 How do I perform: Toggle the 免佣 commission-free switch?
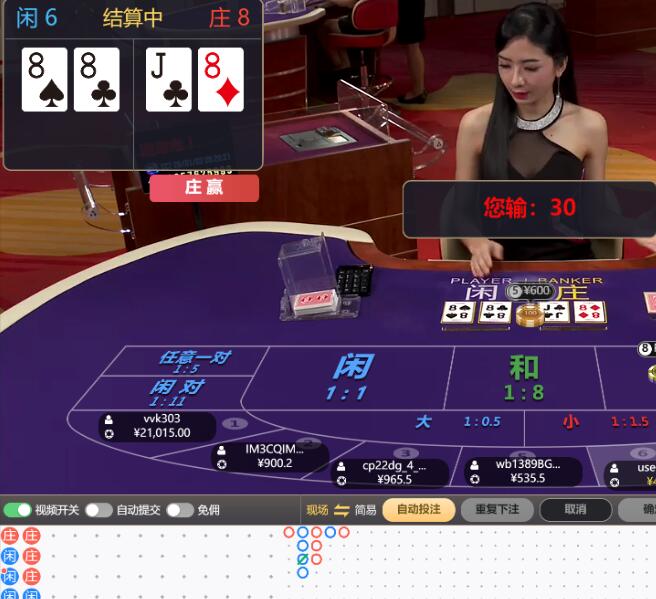click(180, 510)
